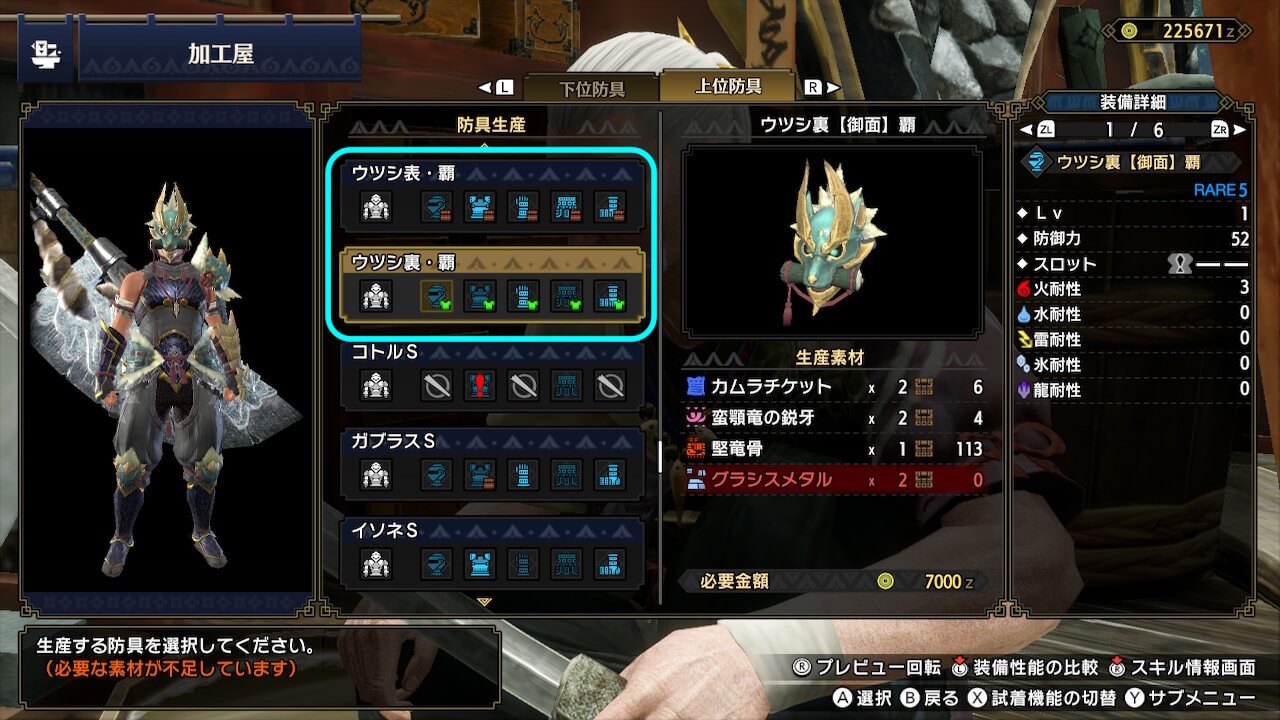Select the ウツシ裏・覇 armor set row
The image size is (1280, 720).
point(492,284)
